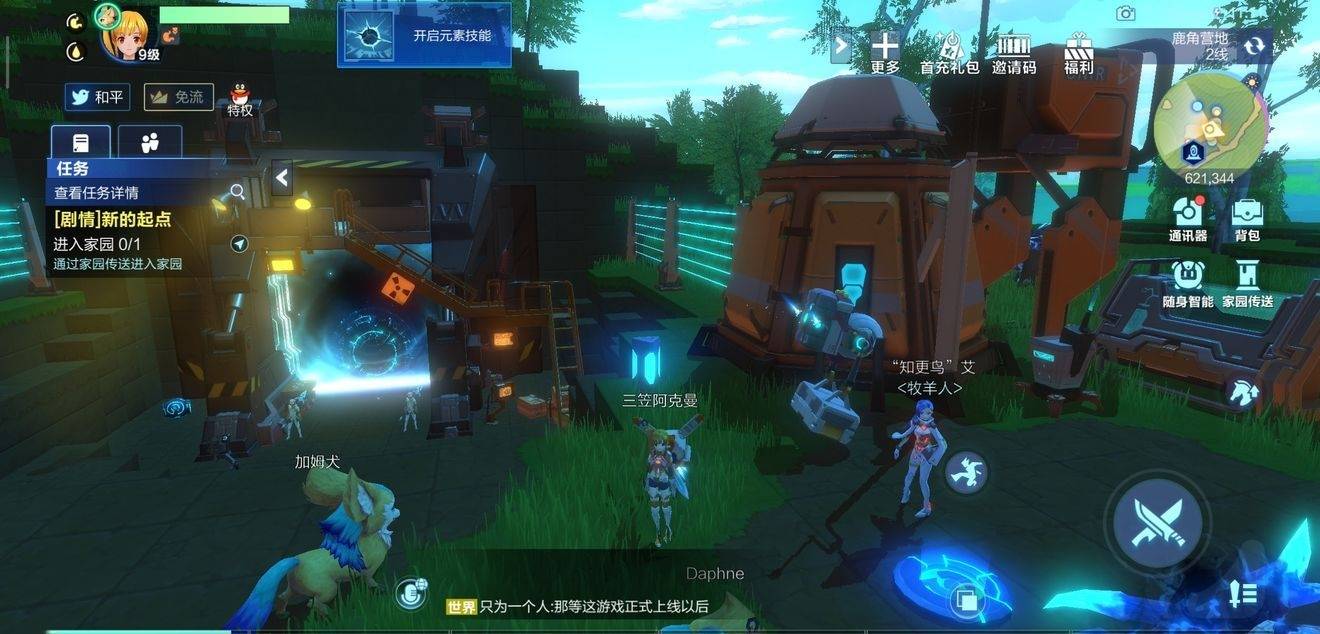The image size is (1320, 634).
Task: Open the 免流 crown button
Action: [178, 97]
